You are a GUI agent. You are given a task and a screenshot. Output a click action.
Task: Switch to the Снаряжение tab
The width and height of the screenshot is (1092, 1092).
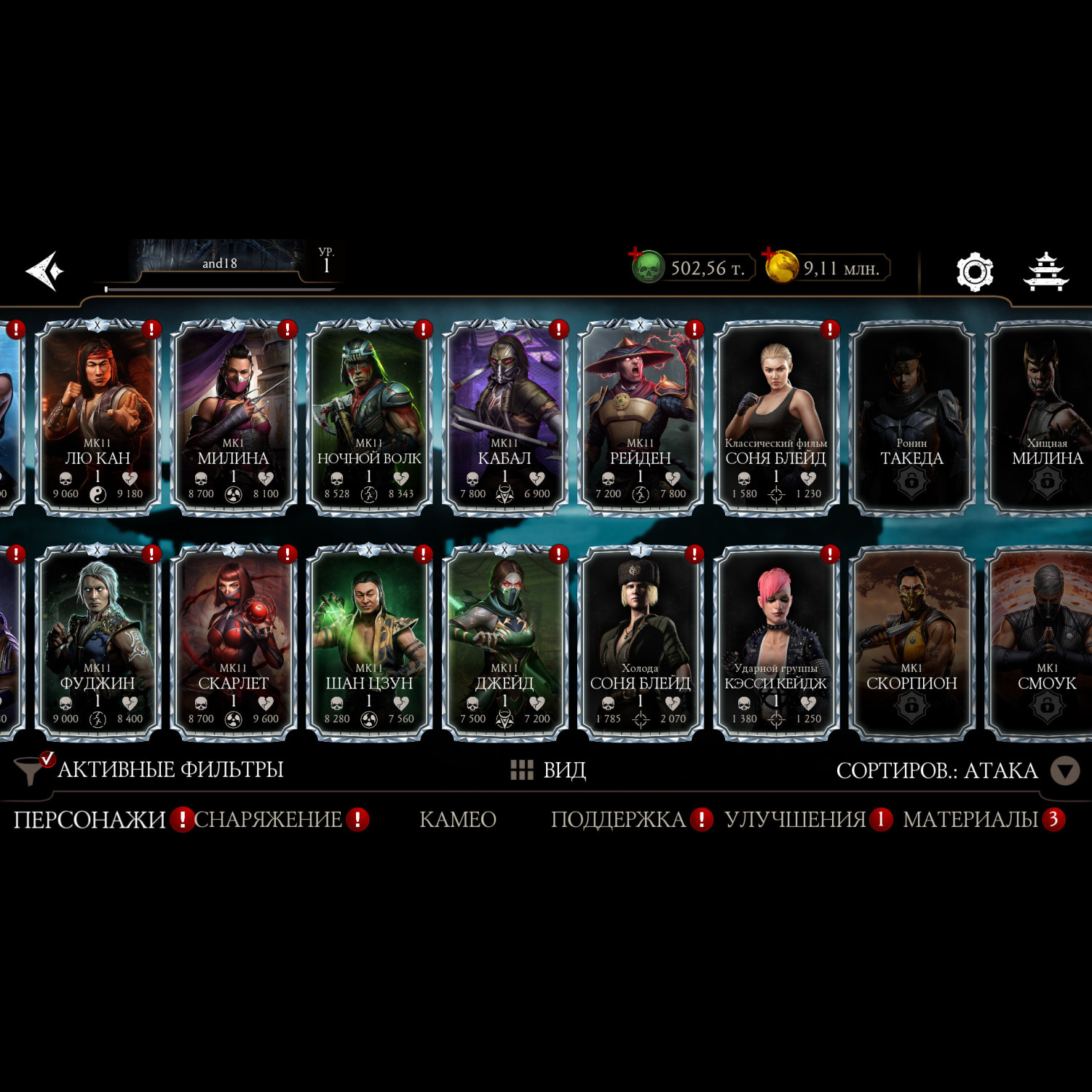coord(268,820)
